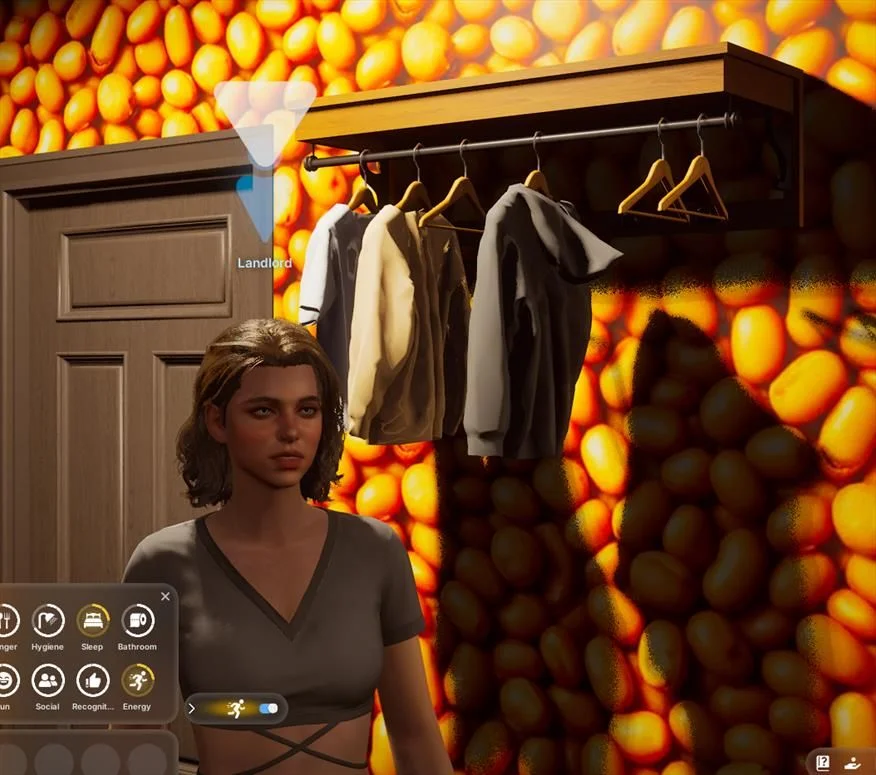The width and height of the screenshot is (876, 775).
Task: Choose the Bathroom need icon
Action: [x=138, y=621]
